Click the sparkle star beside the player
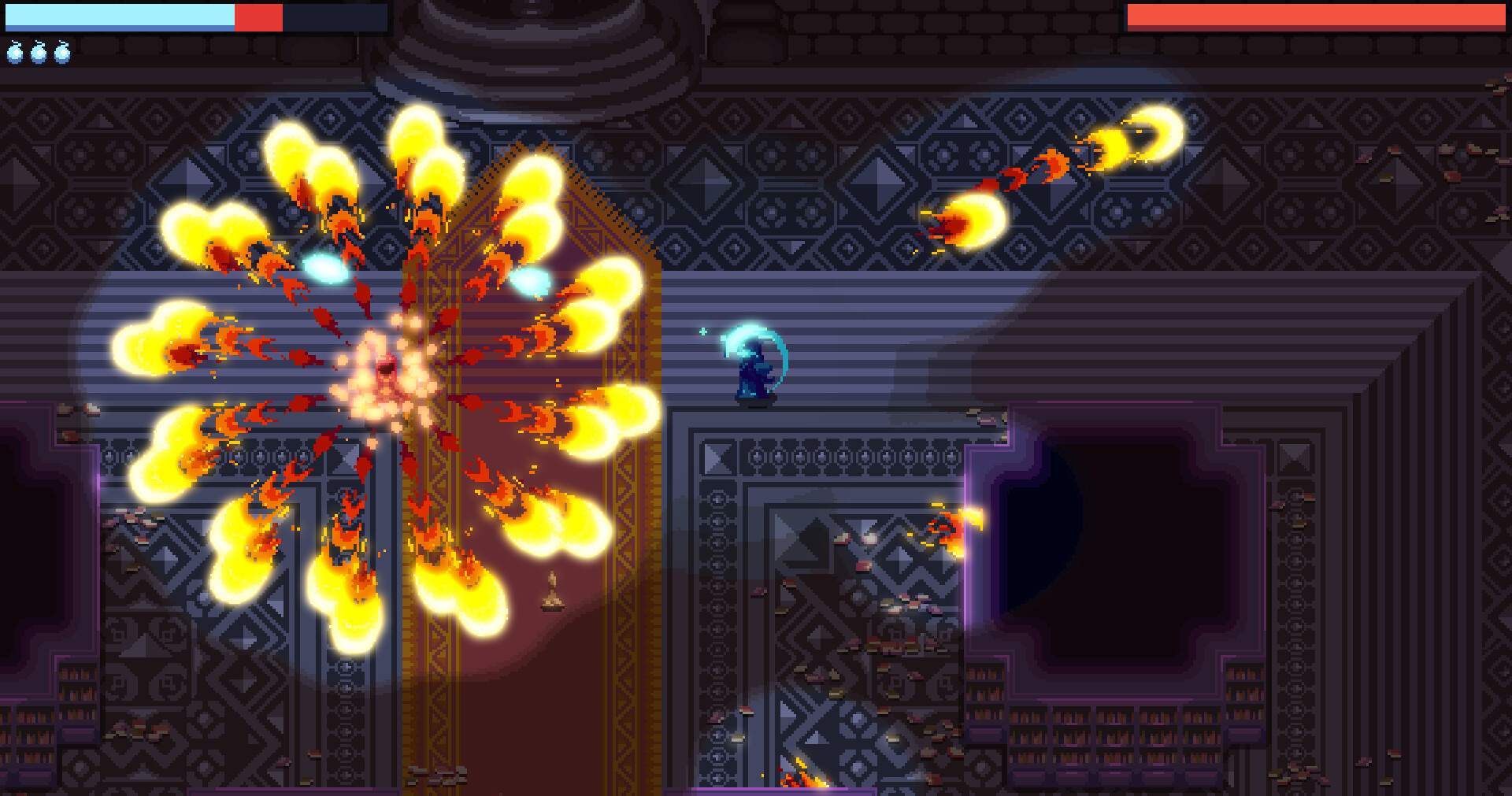This screenshot has height=796, width=1512. pos(703,331)
